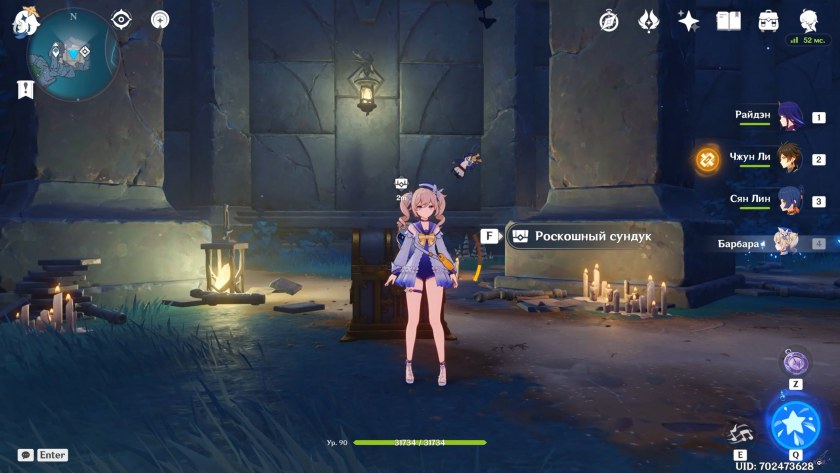This screenshot has width=840, height=473.
Task: Use the purple gadget above the burst
Action: 795,361
